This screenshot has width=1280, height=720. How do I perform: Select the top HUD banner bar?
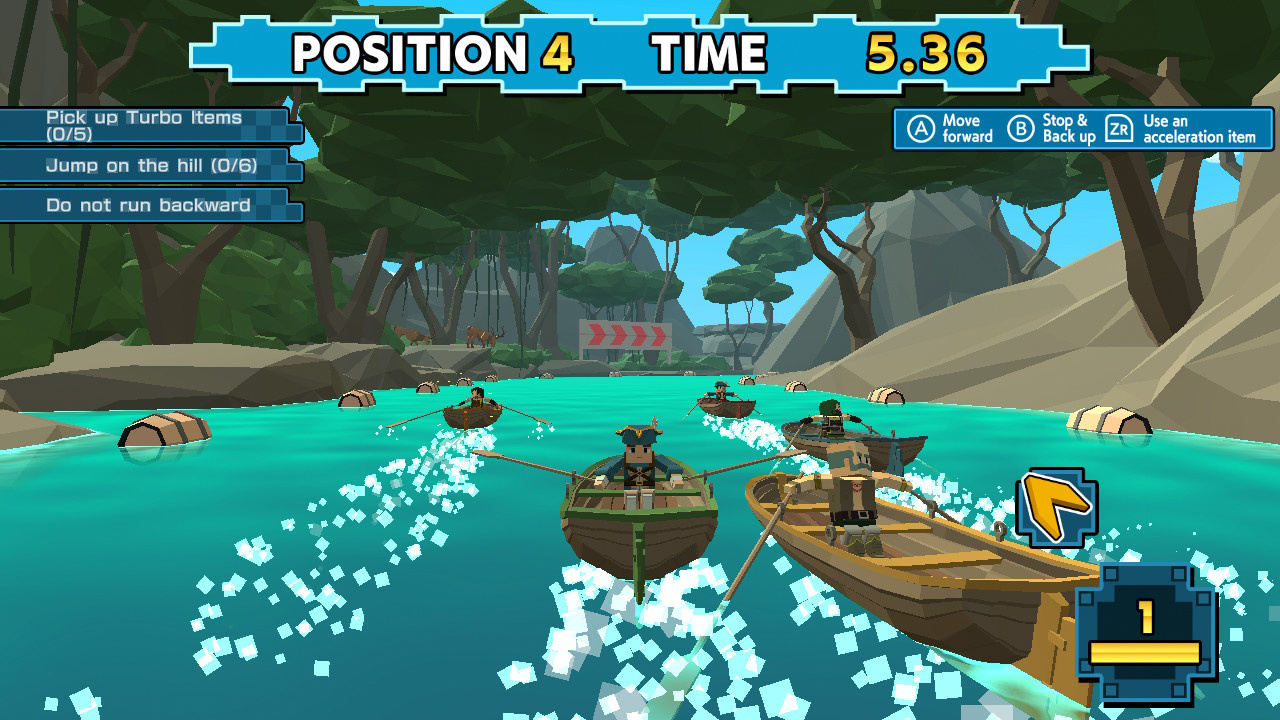(640, 50)
